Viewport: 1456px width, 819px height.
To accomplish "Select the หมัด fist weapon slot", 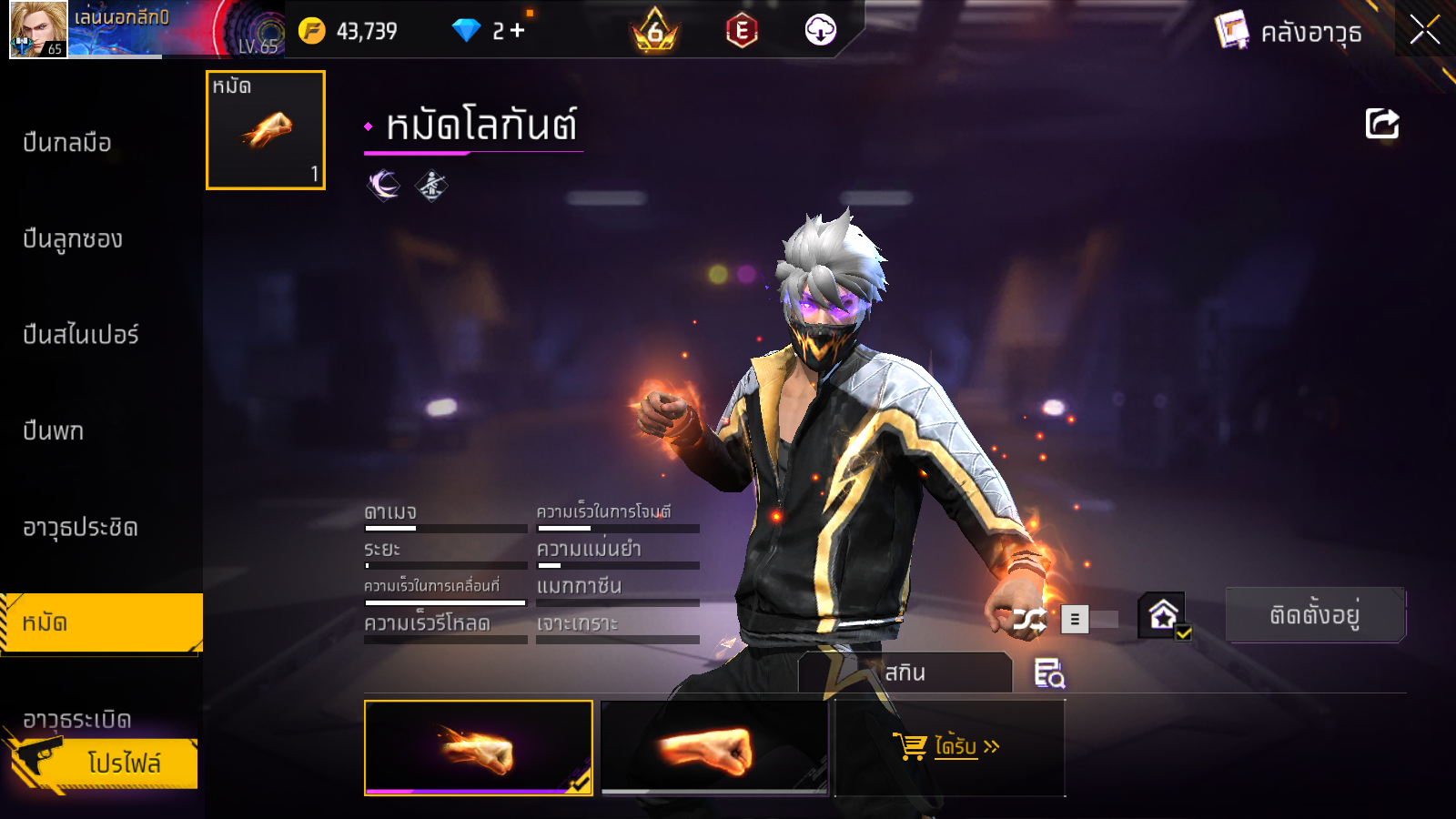I will coord(266,130).
